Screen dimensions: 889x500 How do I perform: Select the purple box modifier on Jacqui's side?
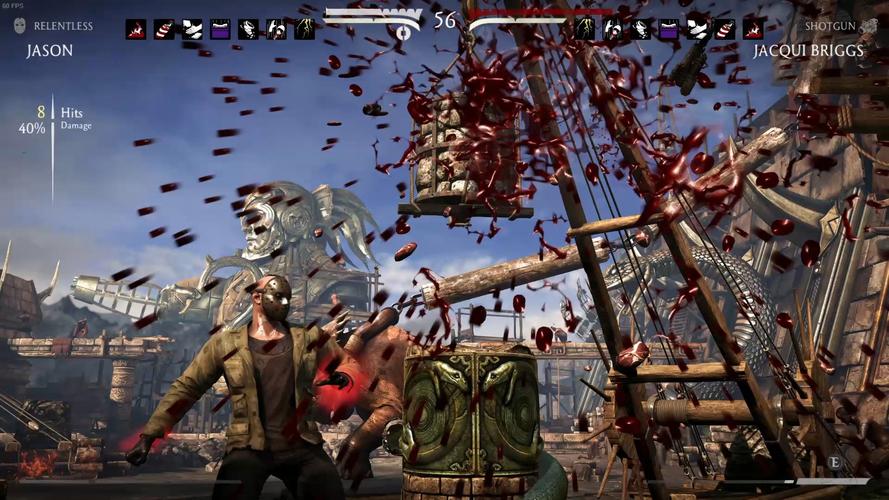pyautogui.click(x=669, y=29)
